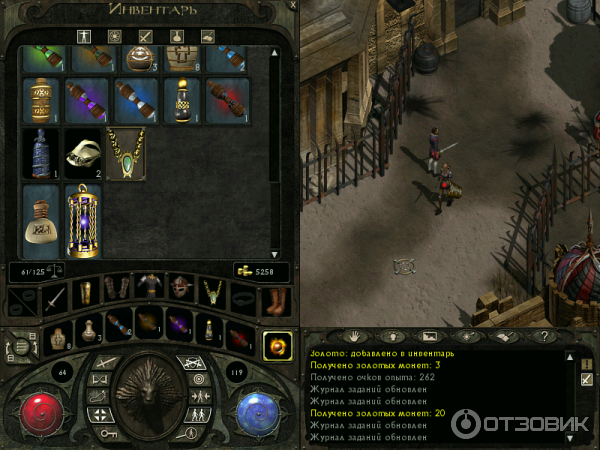Screen dimensions: 600x450
Task: Pick the caged purple lantern item
Action: coord(83,221)
